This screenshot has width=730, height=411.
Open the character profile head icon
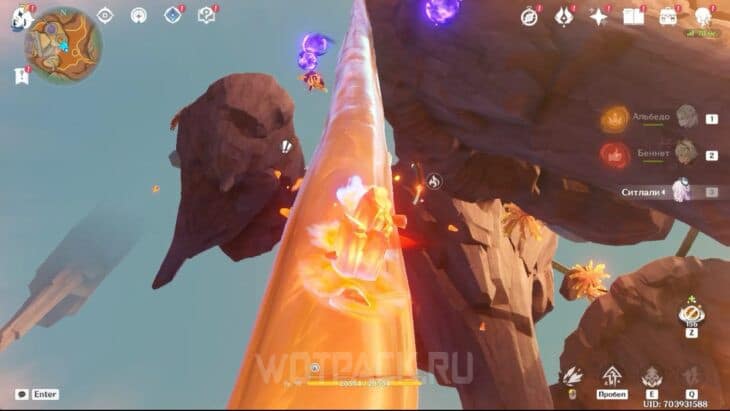coord(703,16)
